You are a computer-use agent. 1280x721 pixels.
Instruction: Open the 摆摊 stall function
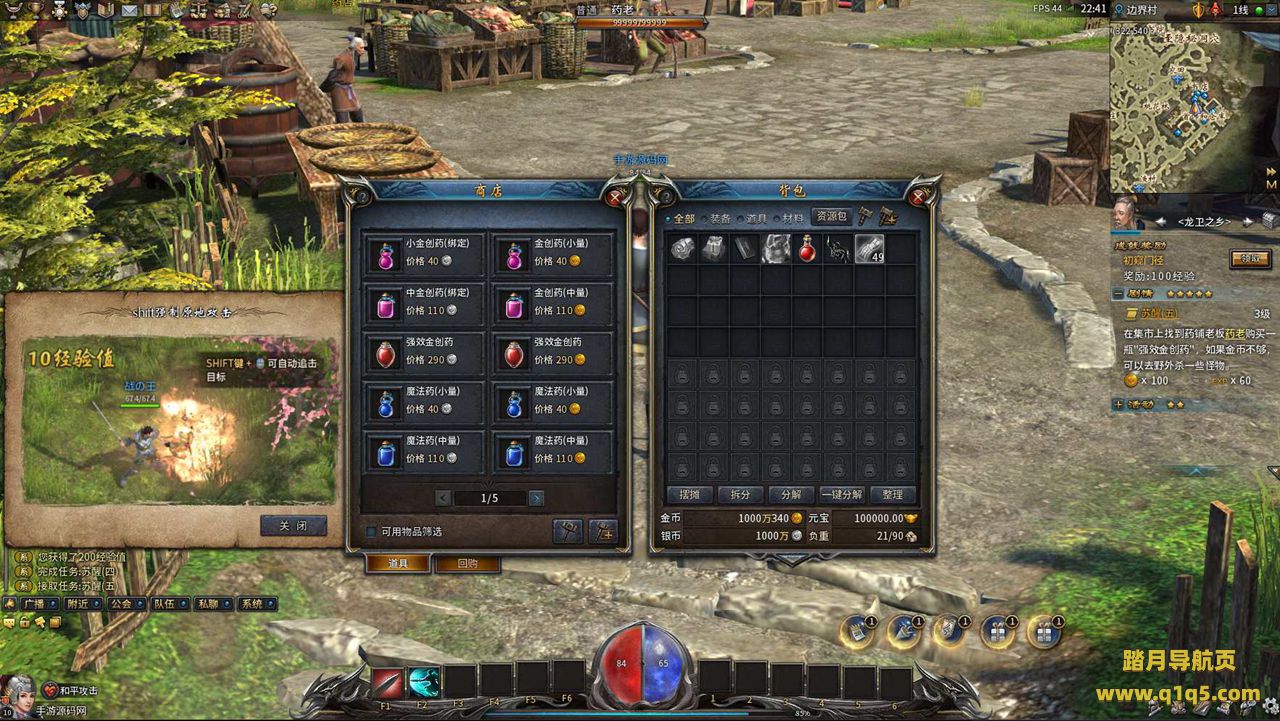tap(690, 495)
